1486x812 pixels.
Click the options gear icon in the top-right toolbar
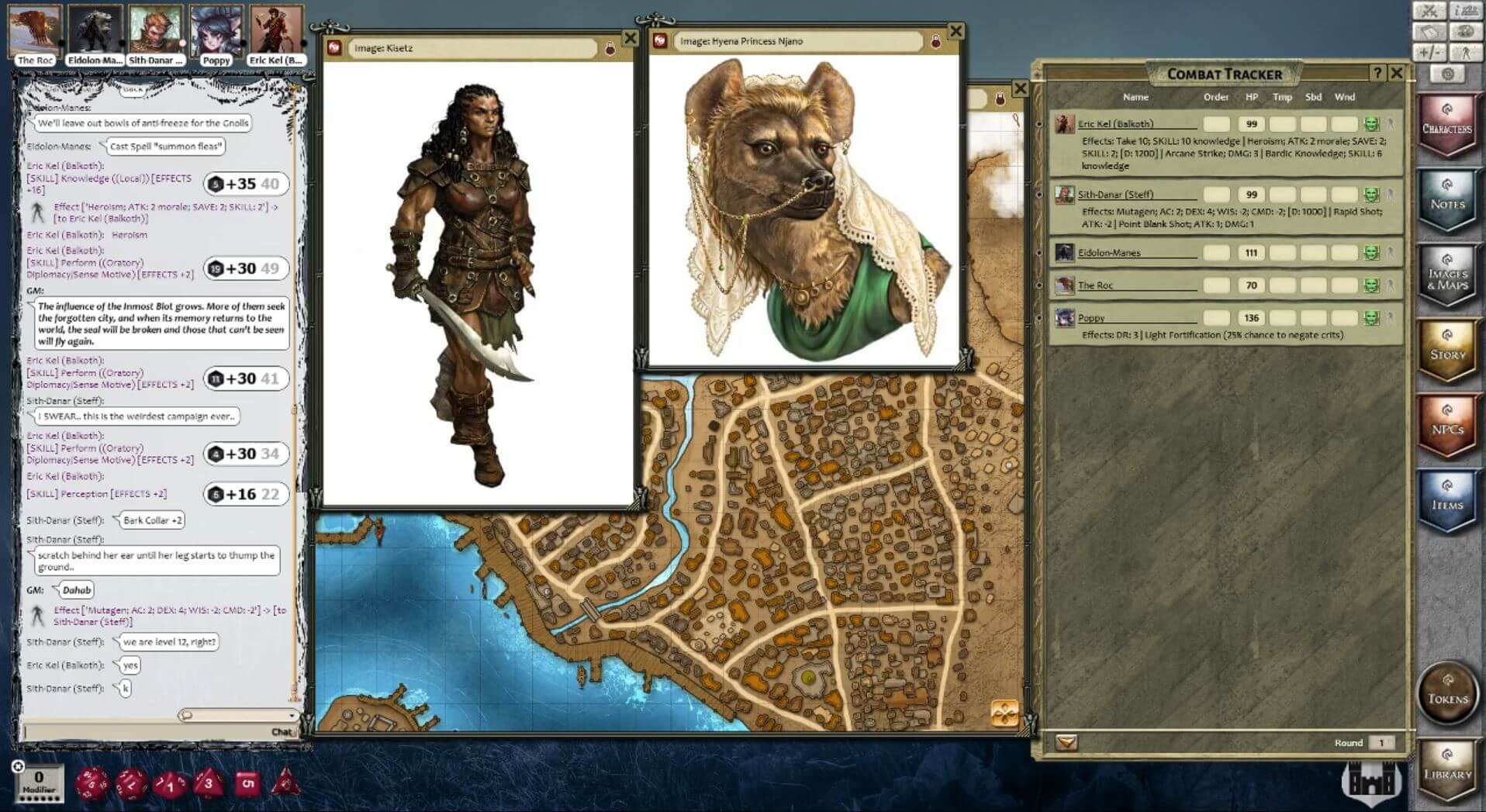point(1447,72)
